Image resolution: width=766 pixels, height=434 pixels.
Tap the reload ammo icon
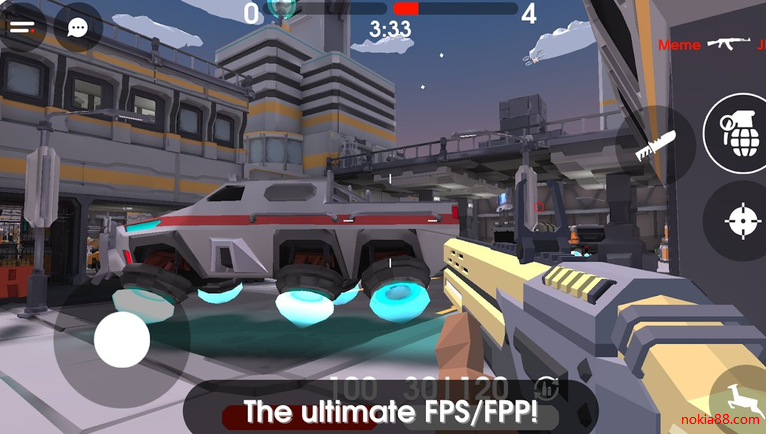tap(547, 385)
